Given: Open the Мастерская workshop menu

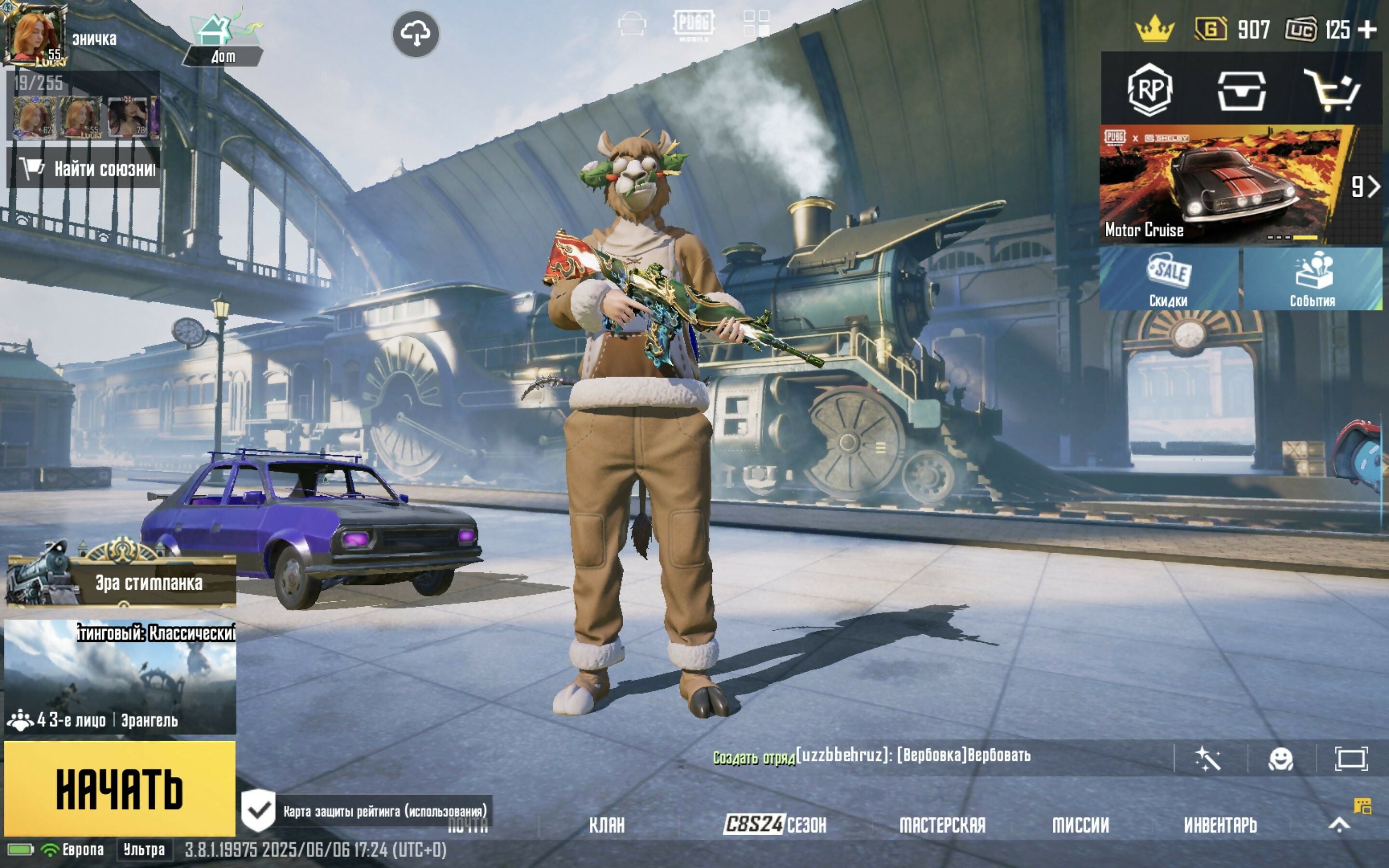Looking at the screenshot, I should click(942, 826).
